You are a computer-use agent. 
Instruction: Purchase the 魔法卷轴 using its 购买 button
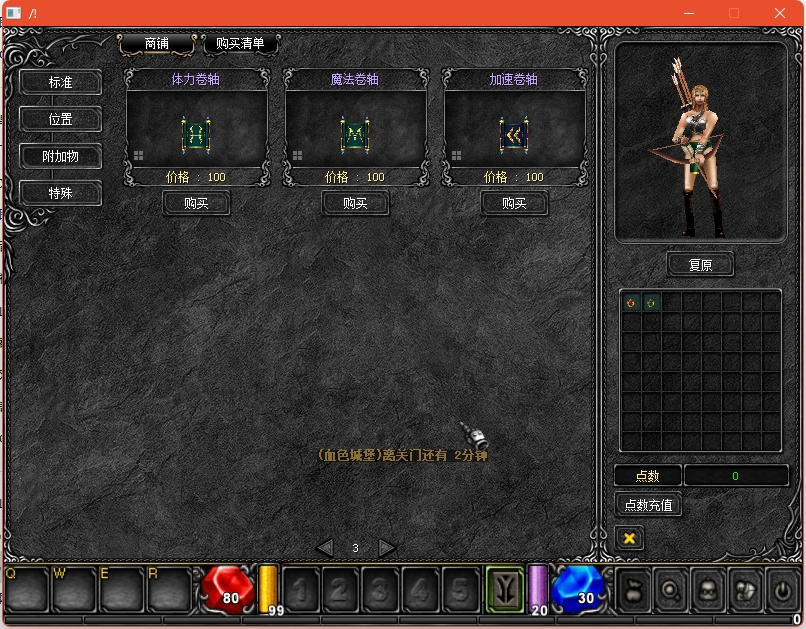point(355,203)
